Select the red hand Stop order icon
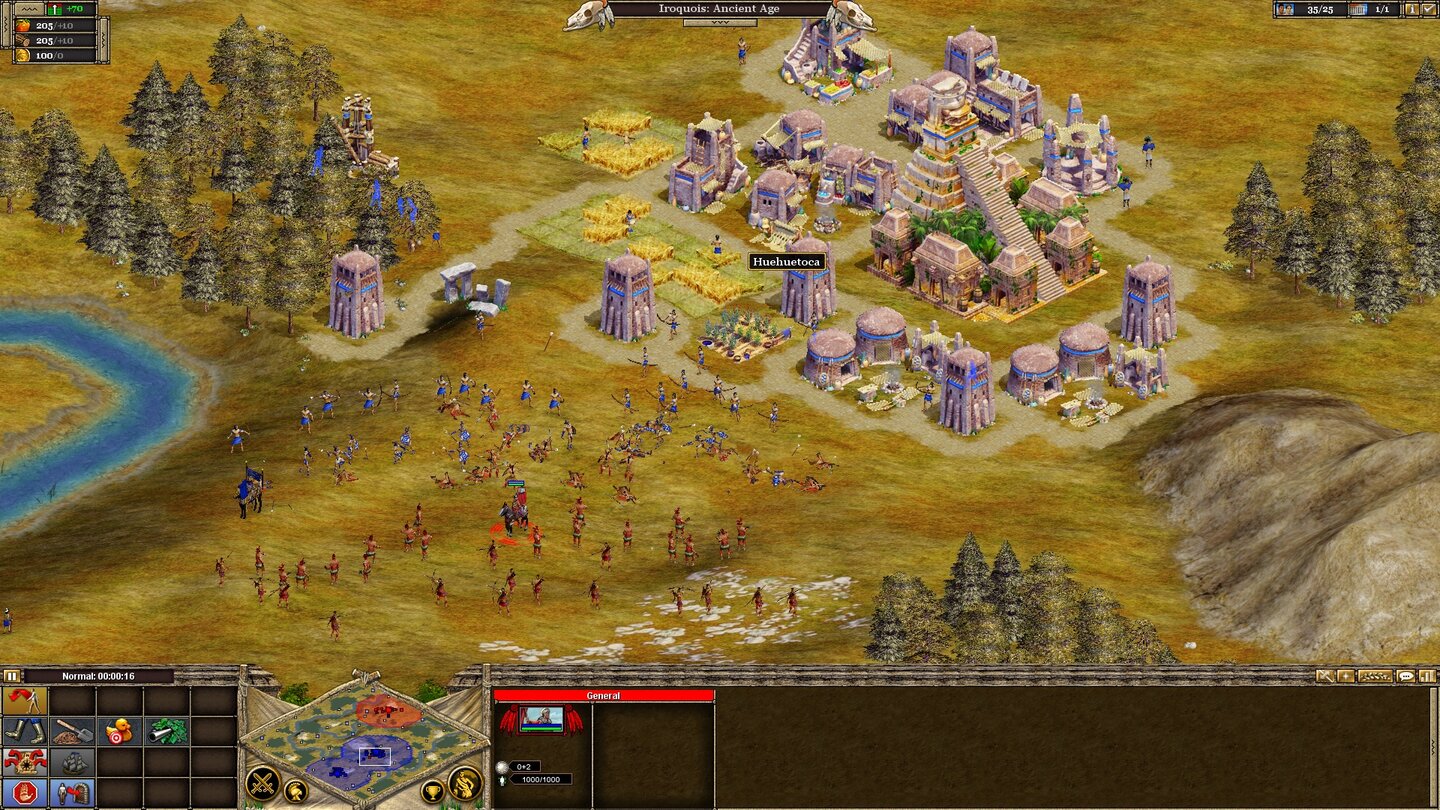 pyautogui.click(x=24, y=793)
